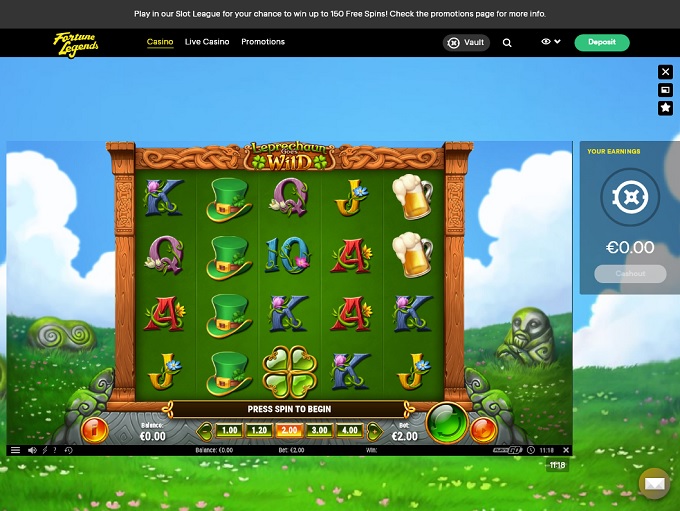Close the game with the X button
This screenshot has height=511, width=680.
[x=666, y=72]
